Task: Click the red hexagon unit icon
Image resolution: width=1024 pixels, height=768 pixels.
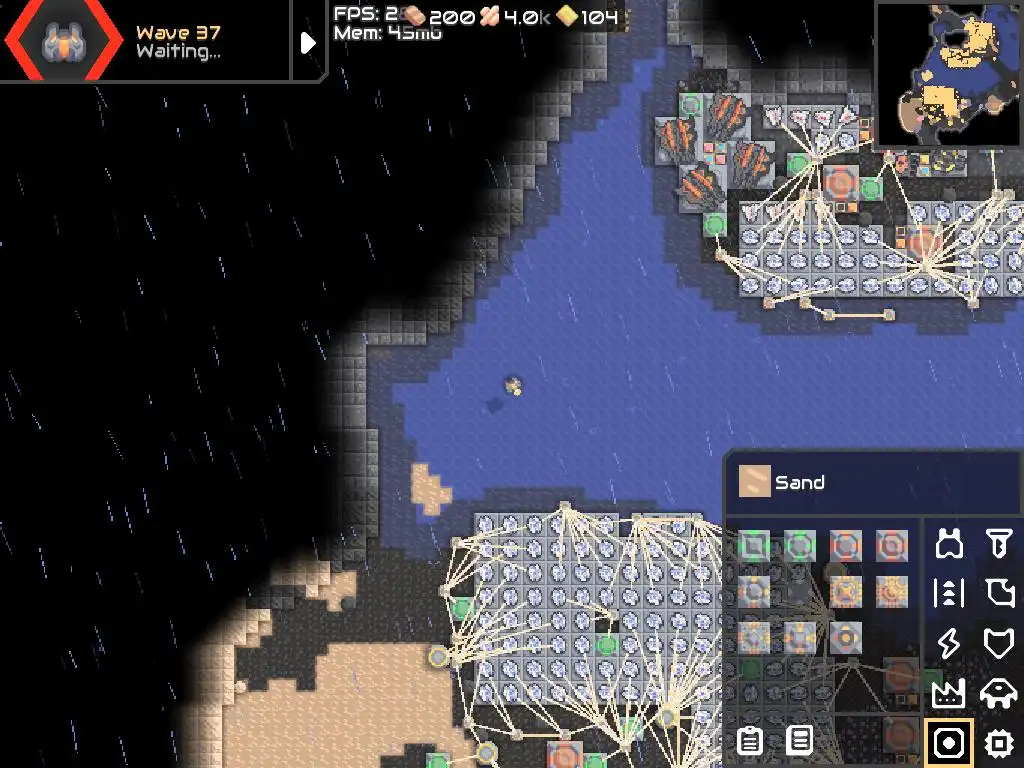Action: click(x=60, y=41)
